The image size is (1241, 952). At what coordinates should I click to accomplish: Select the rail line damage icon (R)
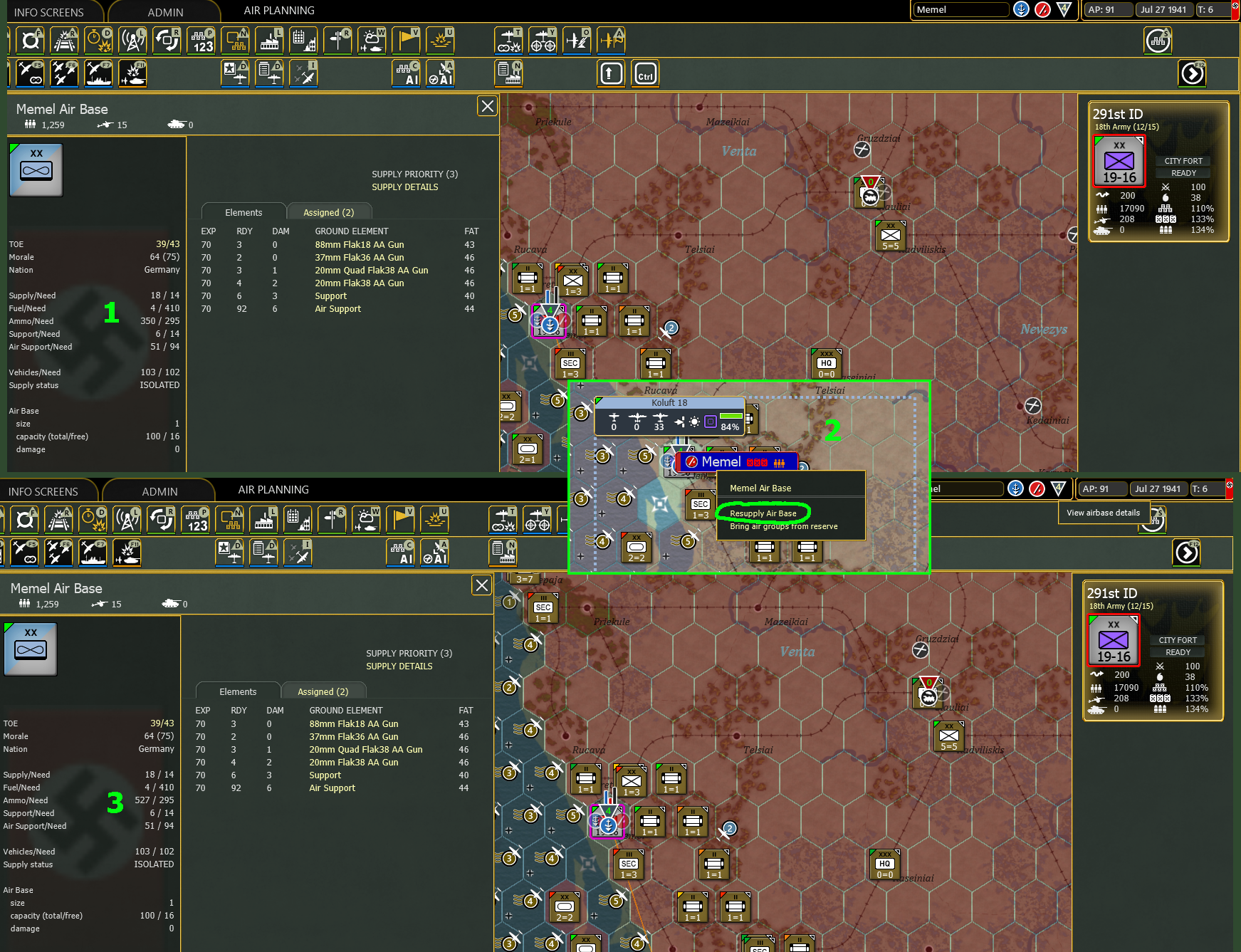click(64, 41)
